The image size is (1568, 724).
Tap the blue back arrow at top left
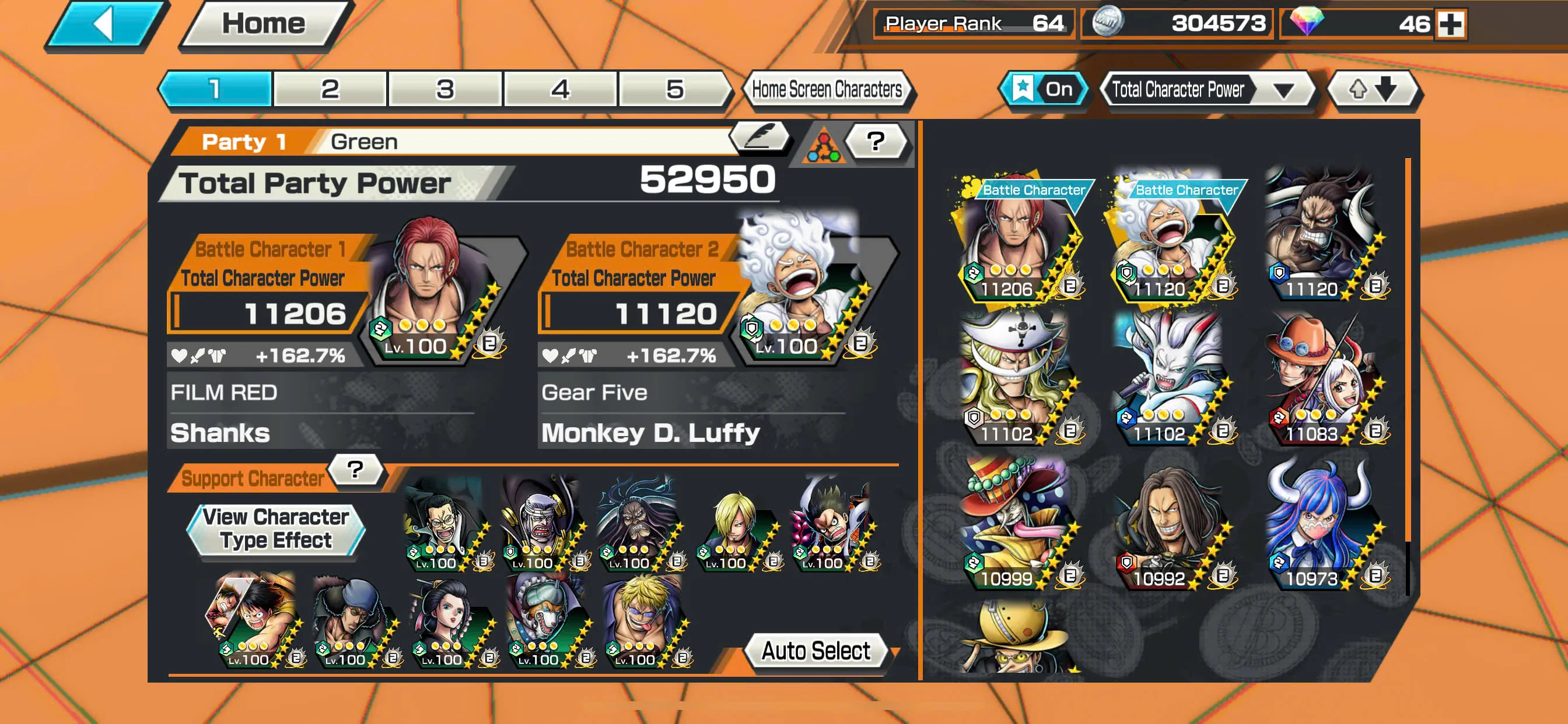[103, 23]
